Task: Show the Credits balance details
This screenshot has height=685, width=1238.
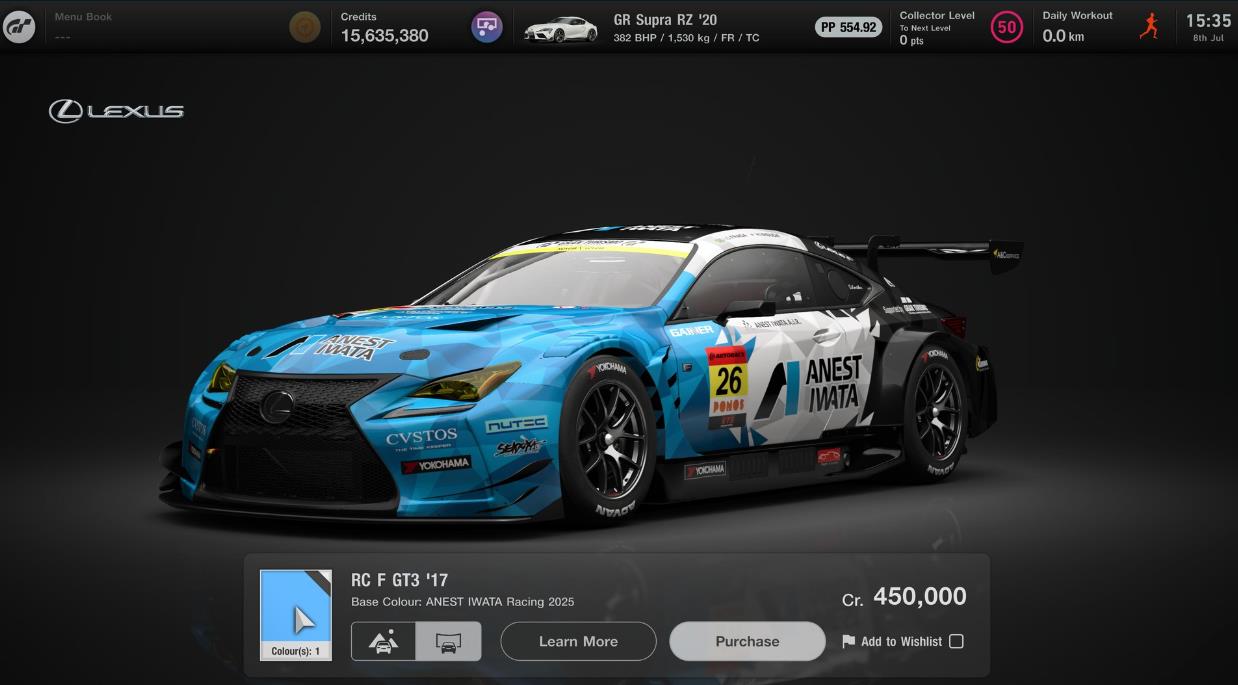Action: (384, 27)
